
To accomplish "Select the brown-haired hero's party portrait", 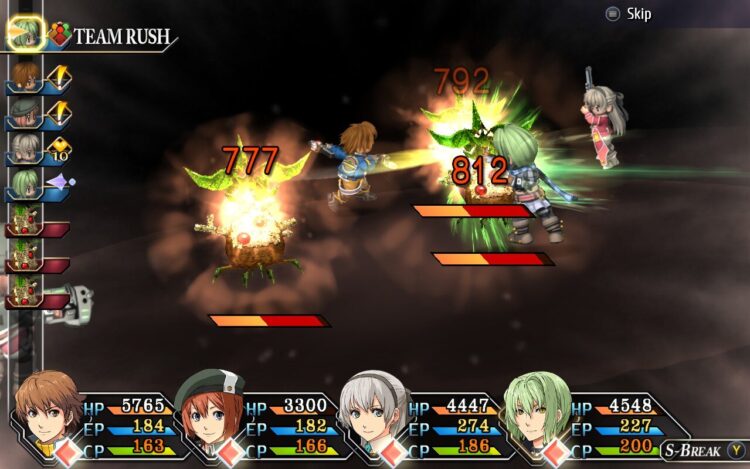I will click(x=47, y=408).
